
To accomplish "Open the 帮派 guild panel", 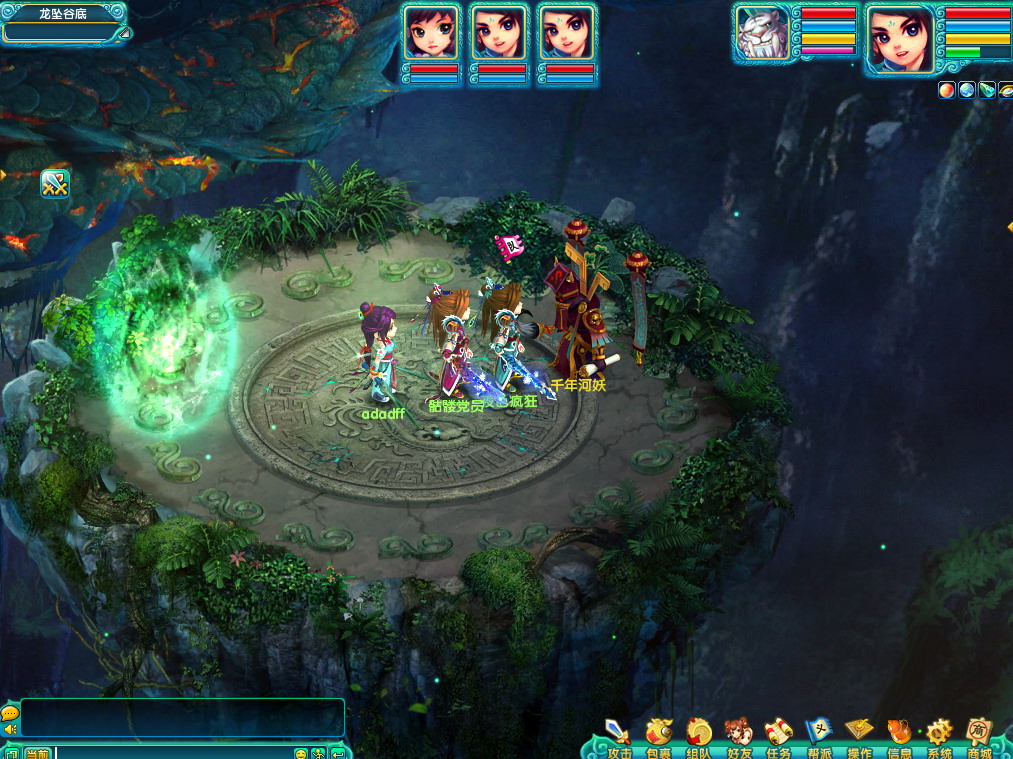I will (x=819, y=736).
